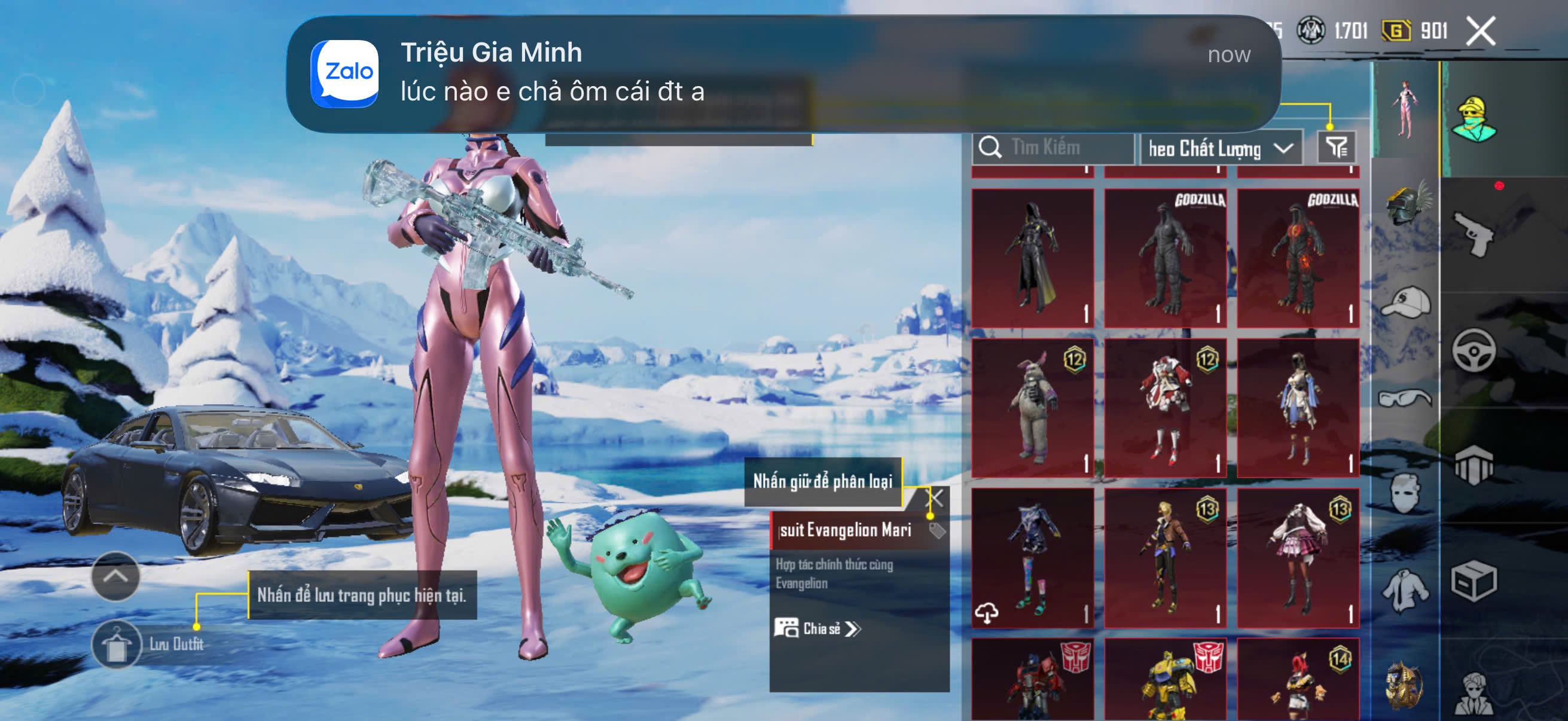Switch to the pistol weapons category
1568x721 pixels.
pos(1473,234)
